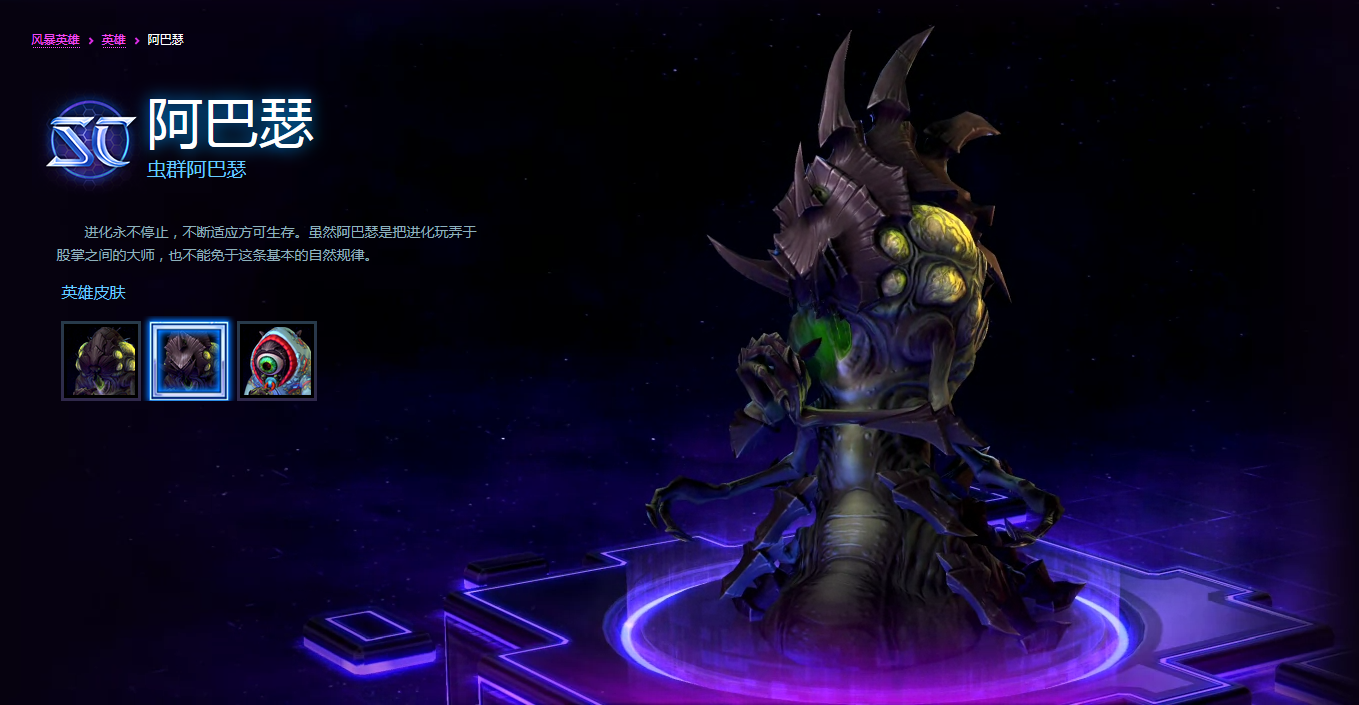Open the 风暴英雄 breadcrumb link
This screenshot has height=705, width=1359.
55,40
